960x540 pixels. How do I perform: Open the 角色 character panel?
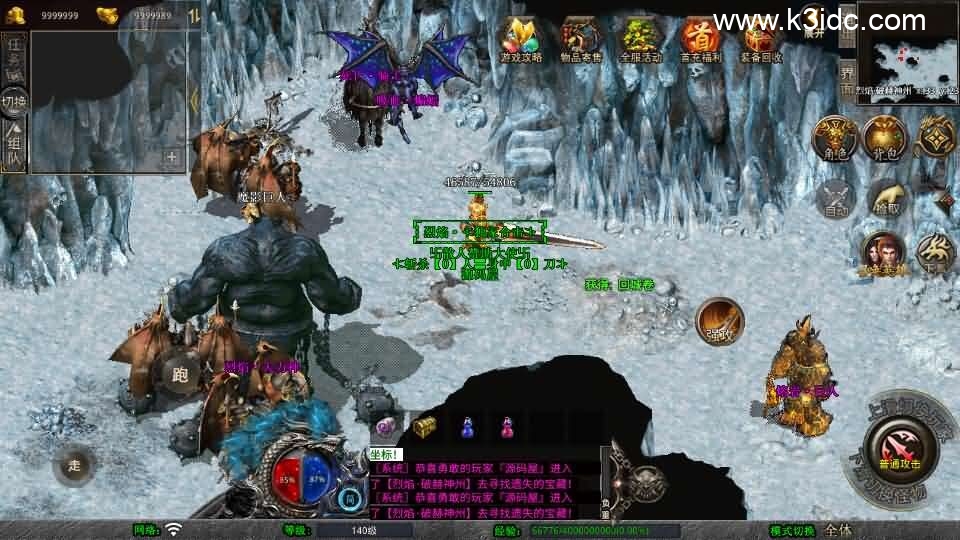[x=833, y=139]
